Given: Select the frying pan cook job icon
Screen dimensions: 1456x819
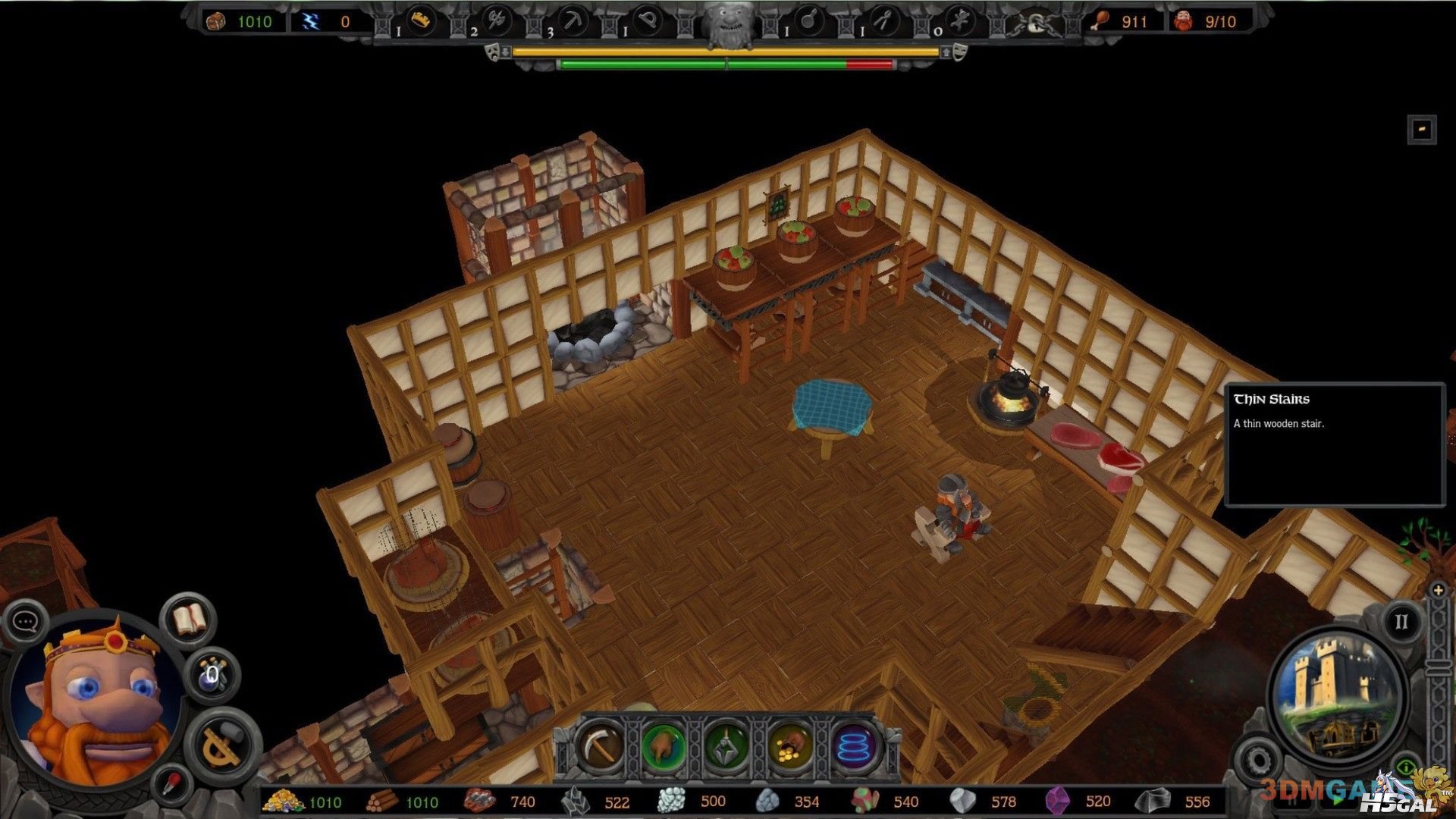Looking at the screenshot, I should click(x=808, y=20).
